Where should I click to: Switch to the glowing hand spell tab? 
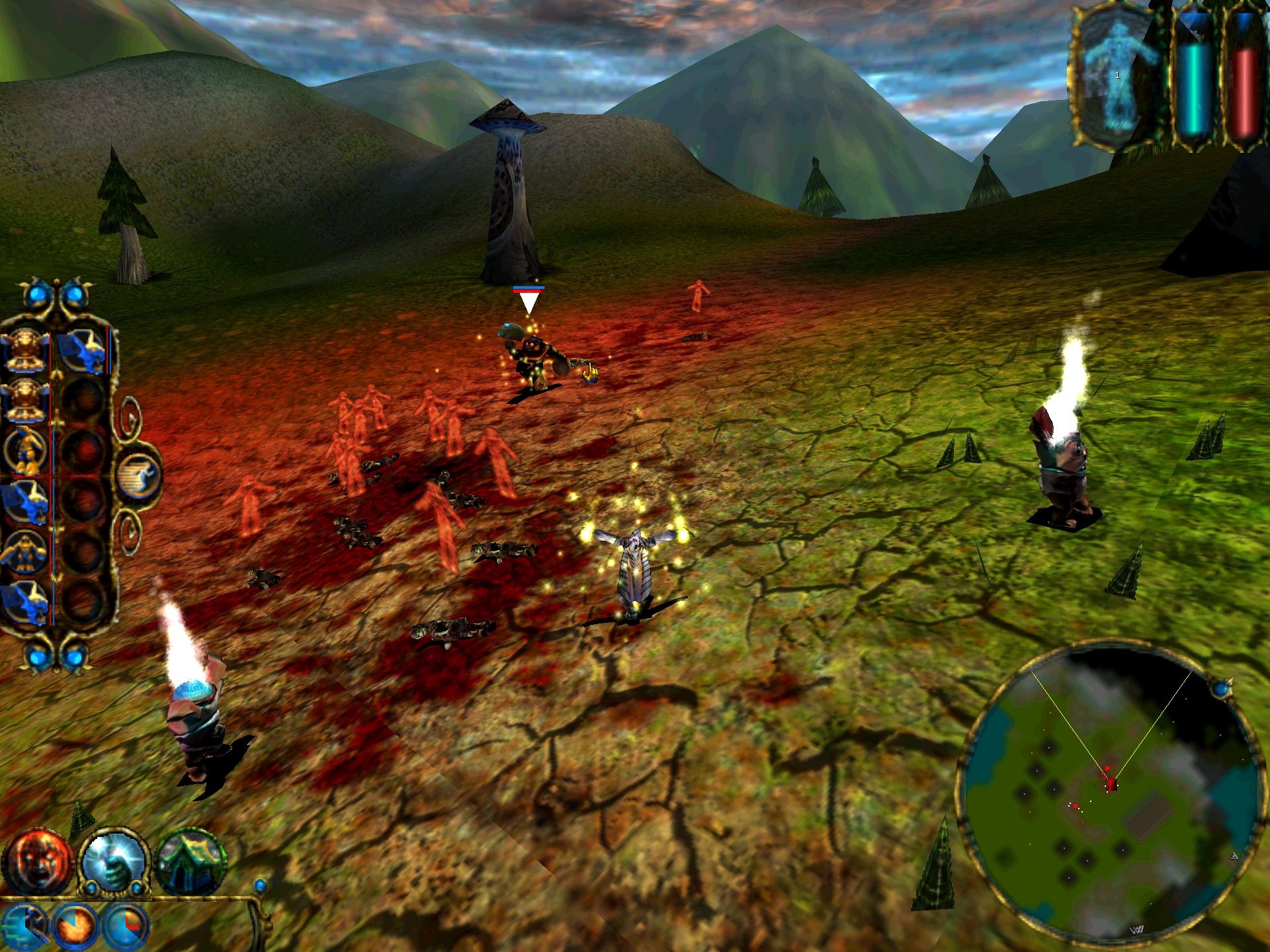click(114, 861)
